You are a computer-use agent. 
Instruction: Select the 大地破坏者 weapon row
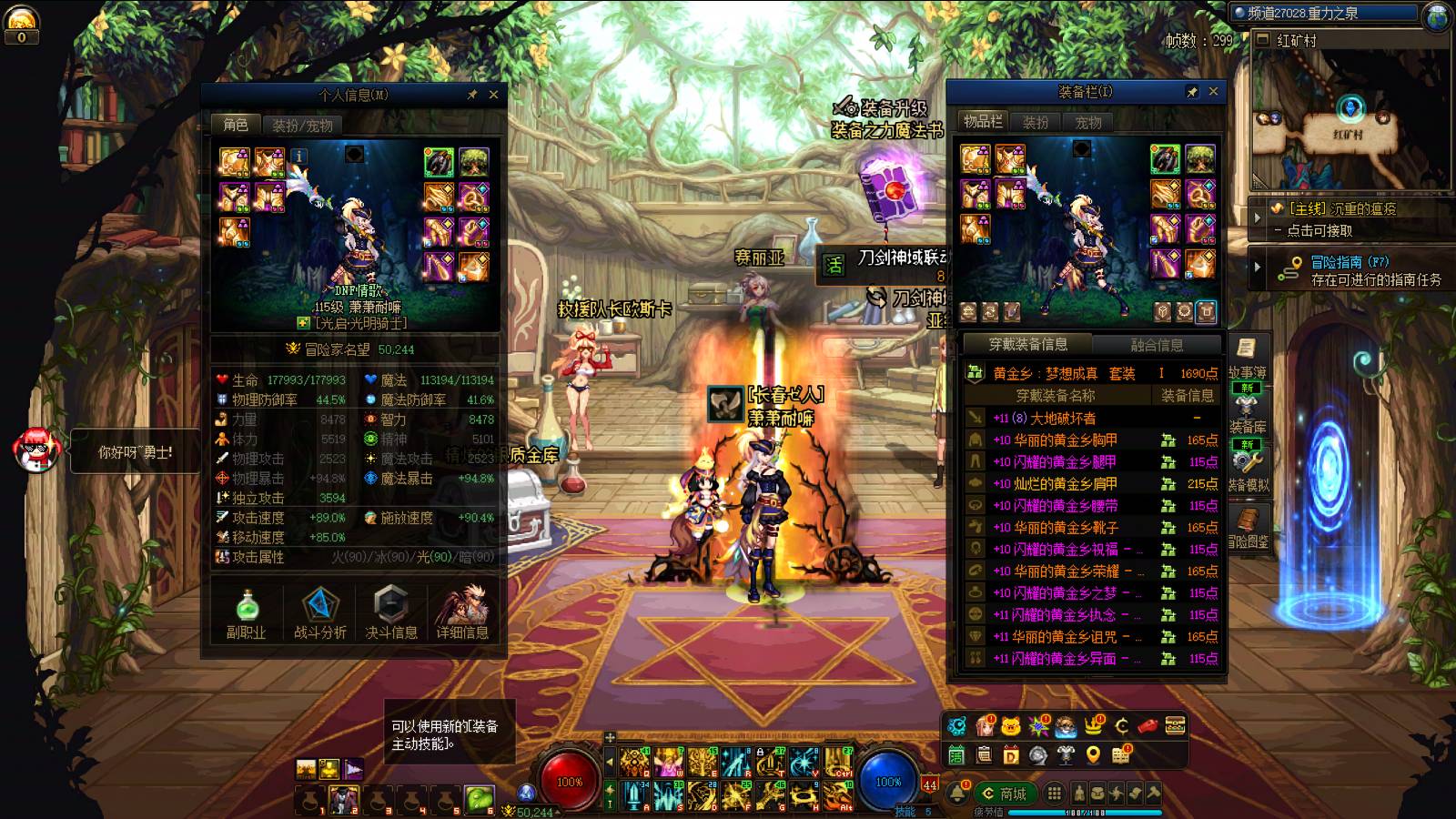click(1092, 418)
